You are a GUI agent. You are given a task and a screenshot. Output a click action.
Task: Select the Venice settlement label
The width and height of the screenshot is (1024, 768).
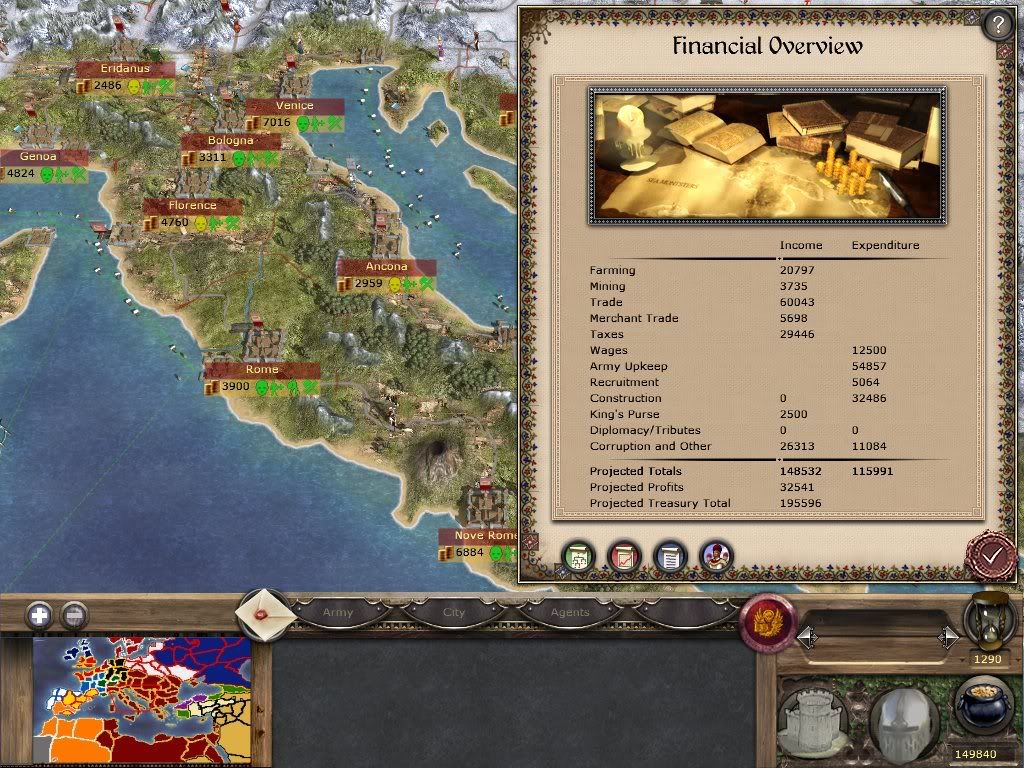294,106
